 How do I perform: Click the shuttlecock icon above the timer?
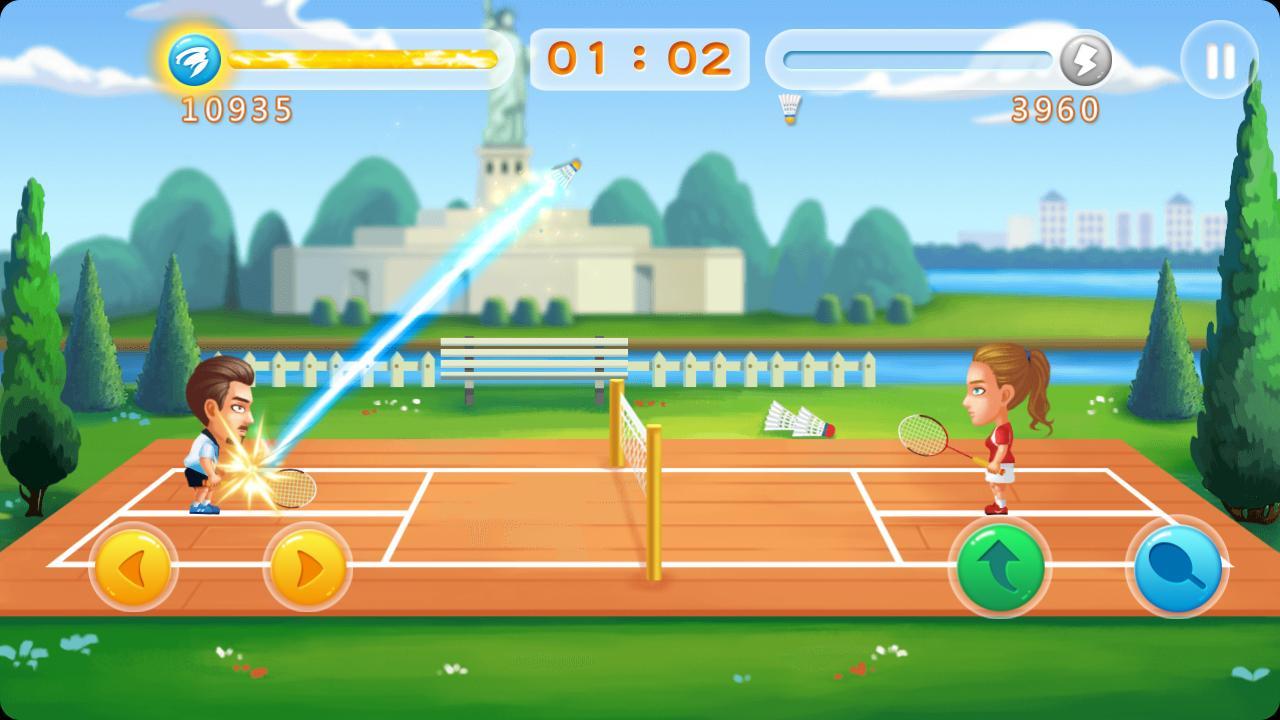789,110
